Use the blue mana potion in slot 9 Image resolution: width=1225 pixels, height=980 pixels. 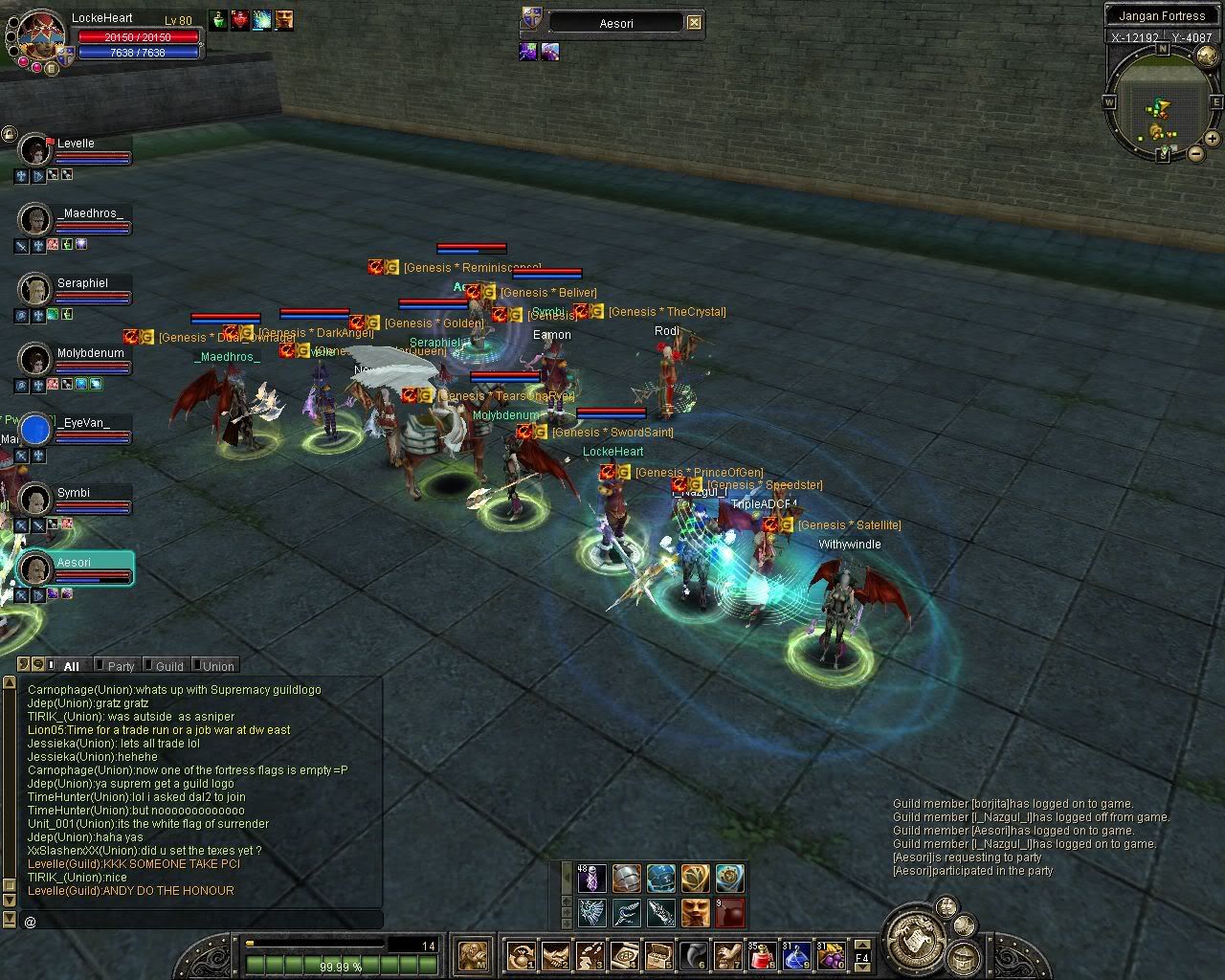[796, 955]
